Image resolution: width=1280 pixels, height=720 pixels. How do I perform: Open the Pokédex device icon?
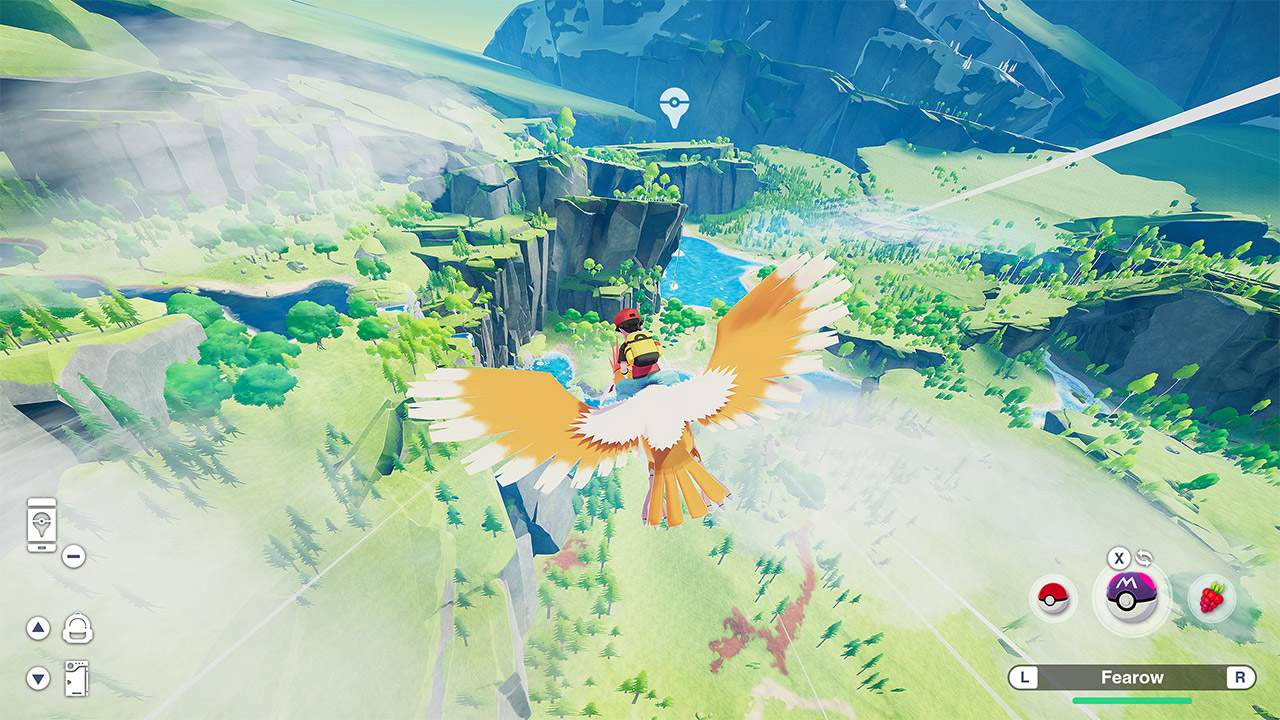click(x=76, y=679)
